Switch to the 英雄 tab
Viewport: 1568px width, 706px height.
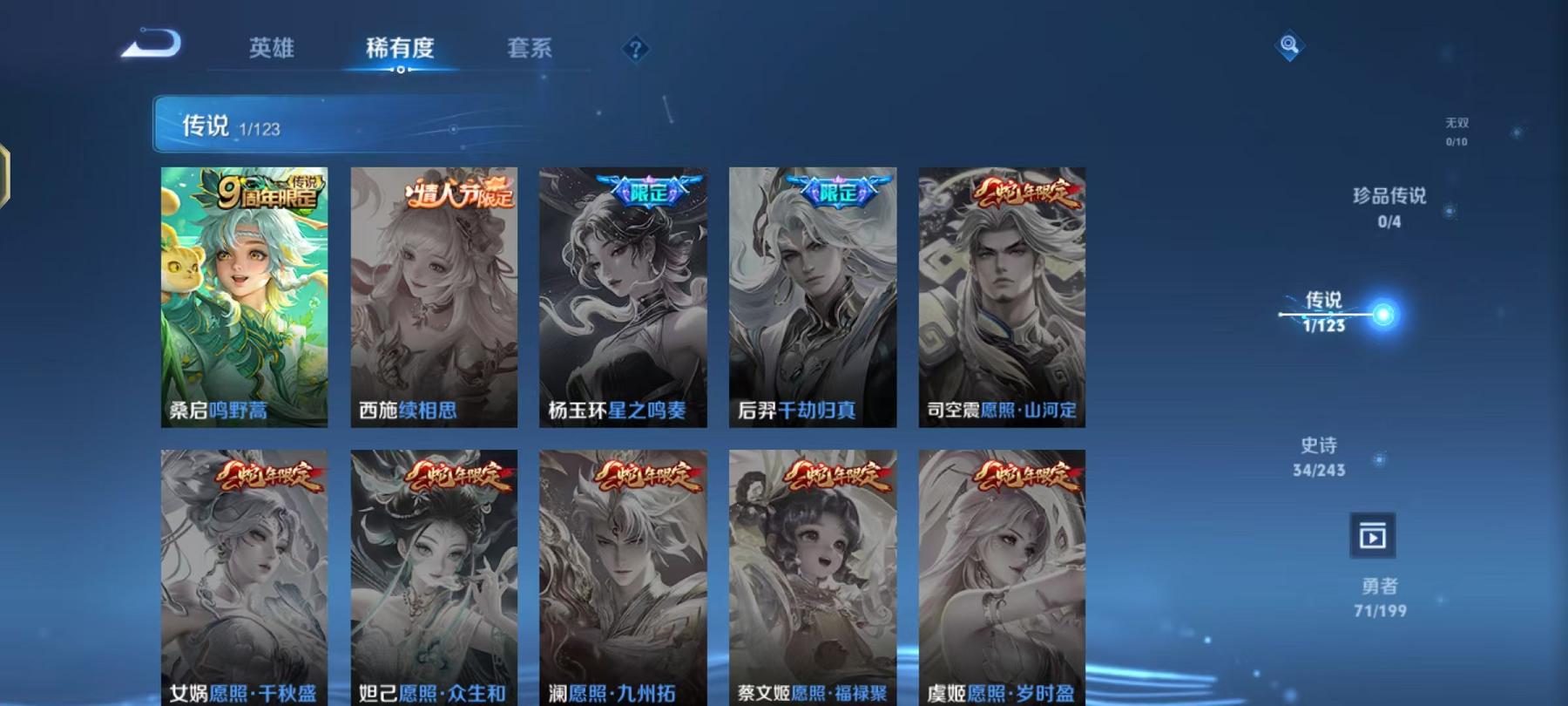point(270,50)
